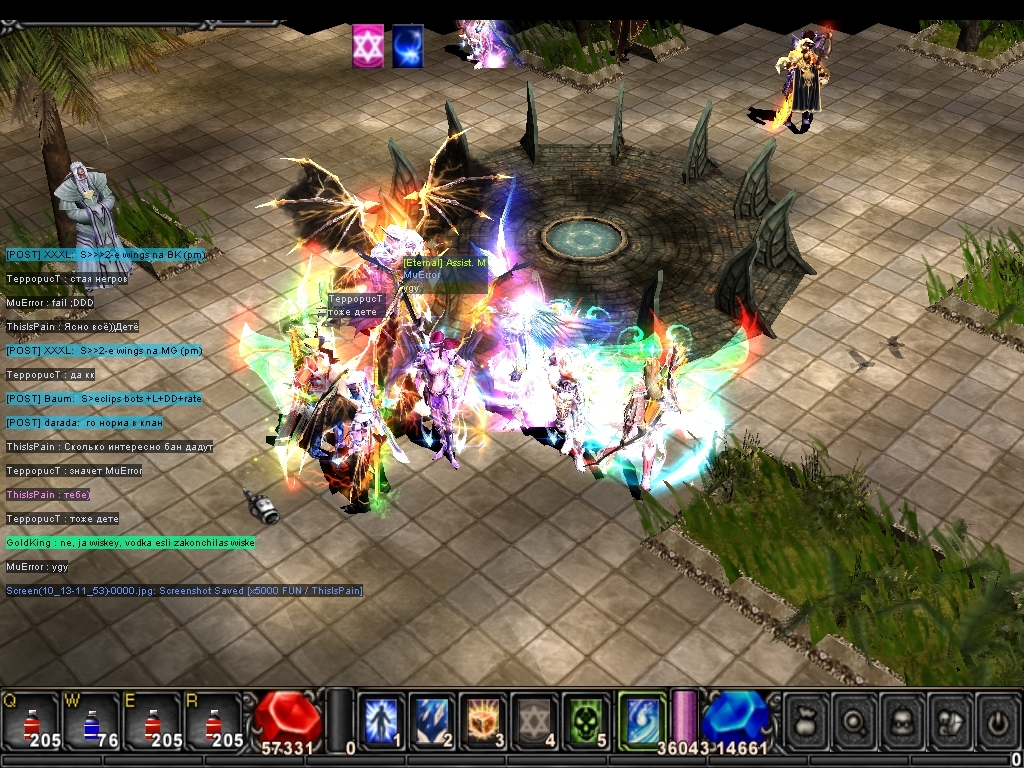
Task: Select the active blue swirl skill icon
Action: [641, 719]
